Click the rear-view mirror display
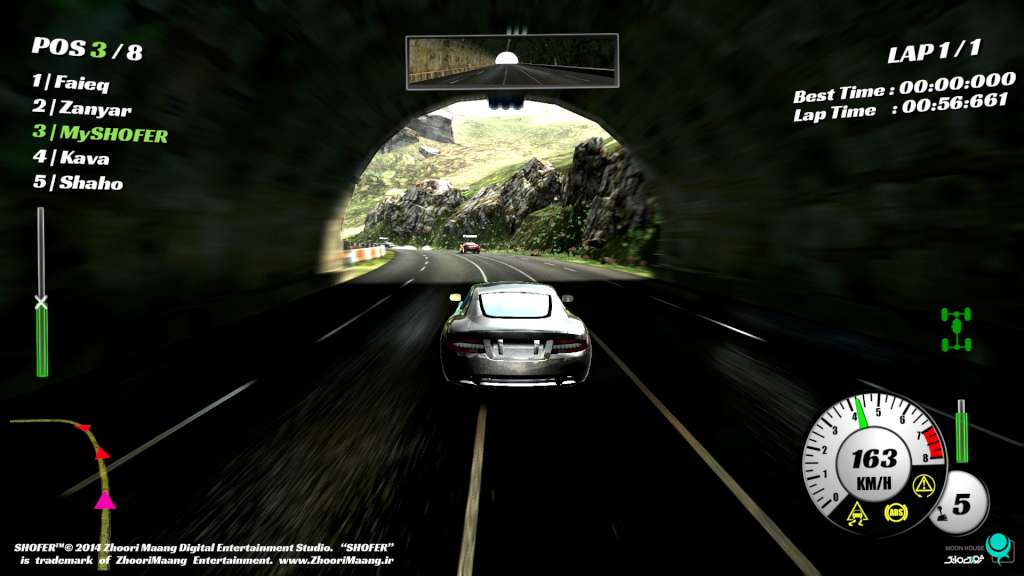1024x576 pixels. (511, 63)
